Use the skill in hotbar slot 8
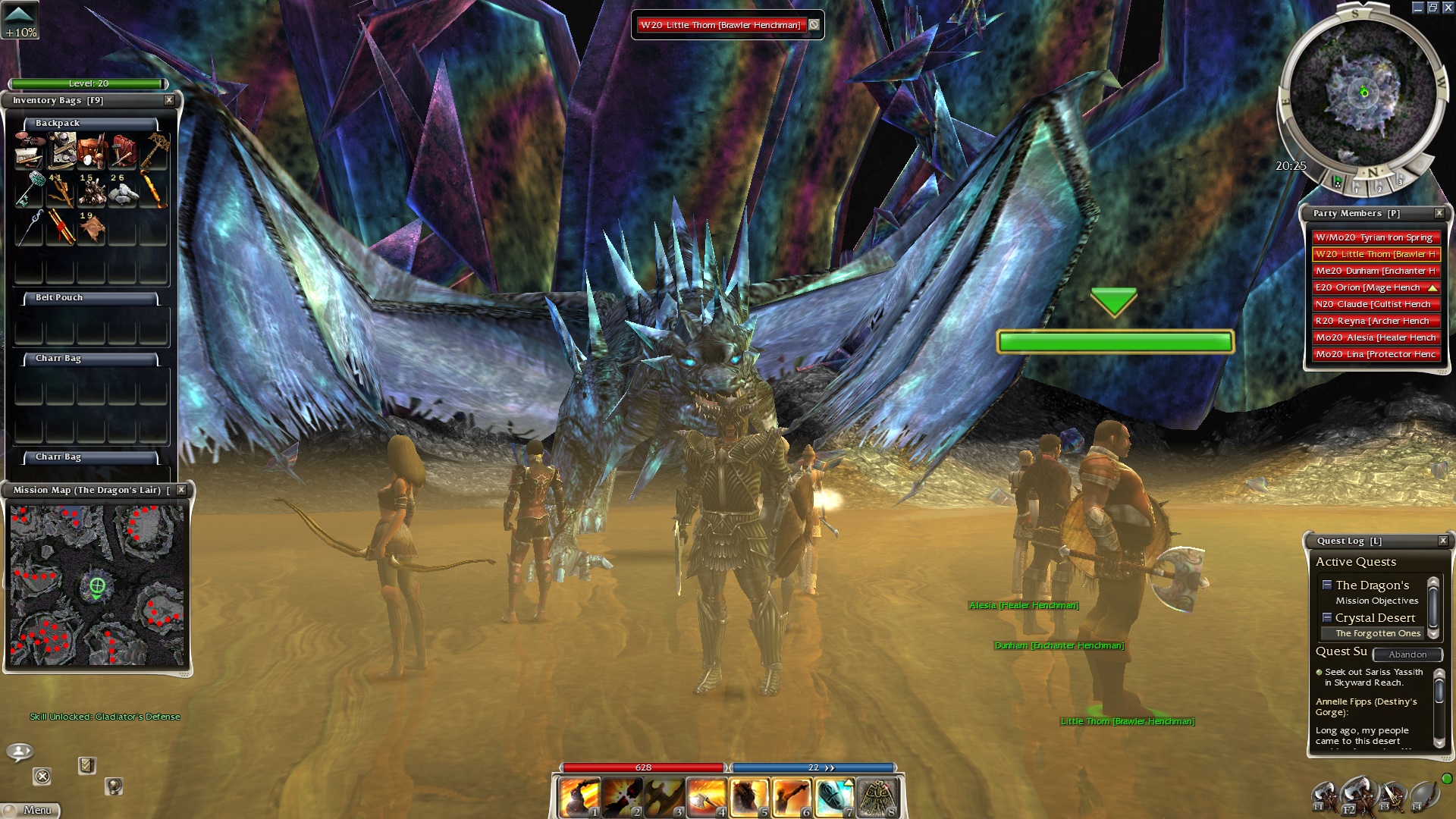Viewport: 1456px width, 819px height. point(878,798)
